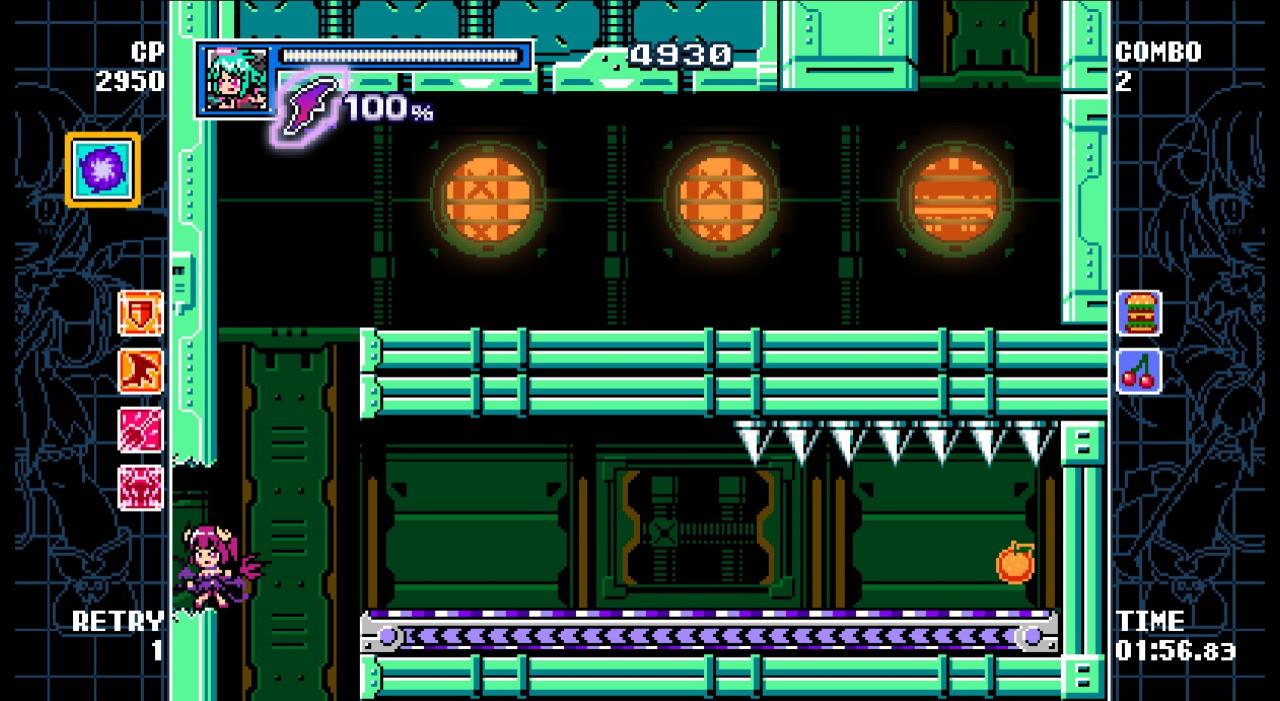The height and width of the screenshot is (701, 1280).
Task: Pick the hamburger item icon
Action: pyautogui.click(x=1139, y=313)
